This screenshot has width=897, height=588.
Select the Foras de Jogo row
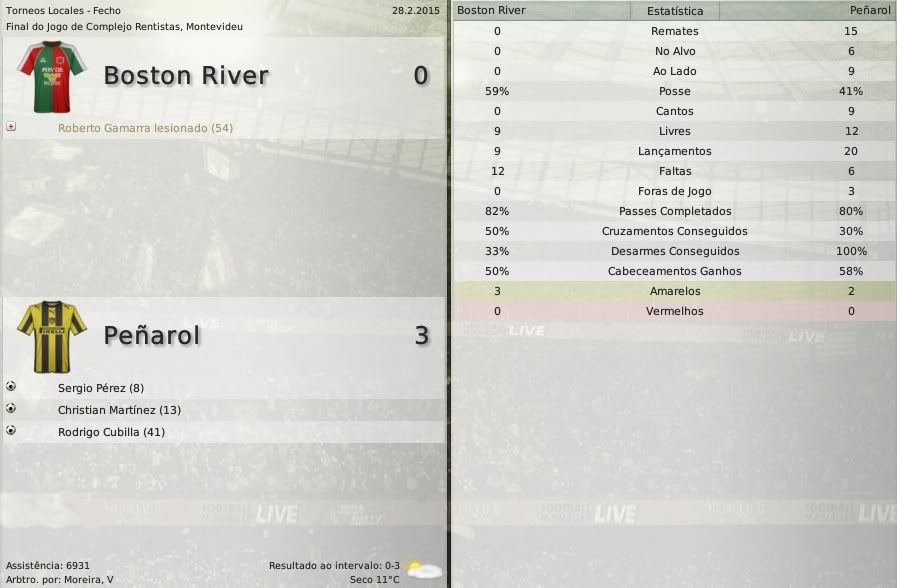(675, 191)
